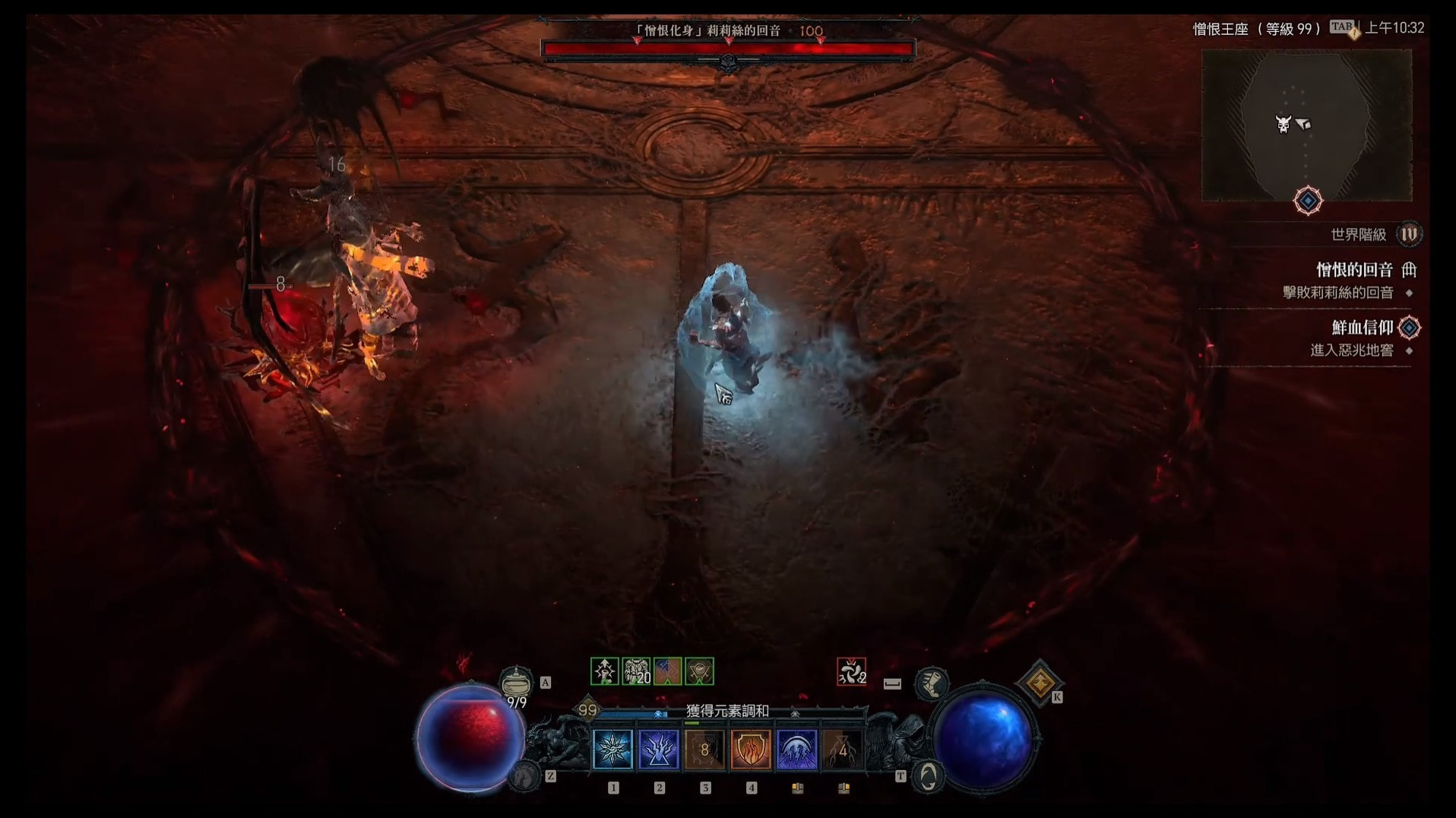This screenshot has height=818, width=1456.
Task: Inspect the green arrow-burst buff icon
Action: pos(605,671)
